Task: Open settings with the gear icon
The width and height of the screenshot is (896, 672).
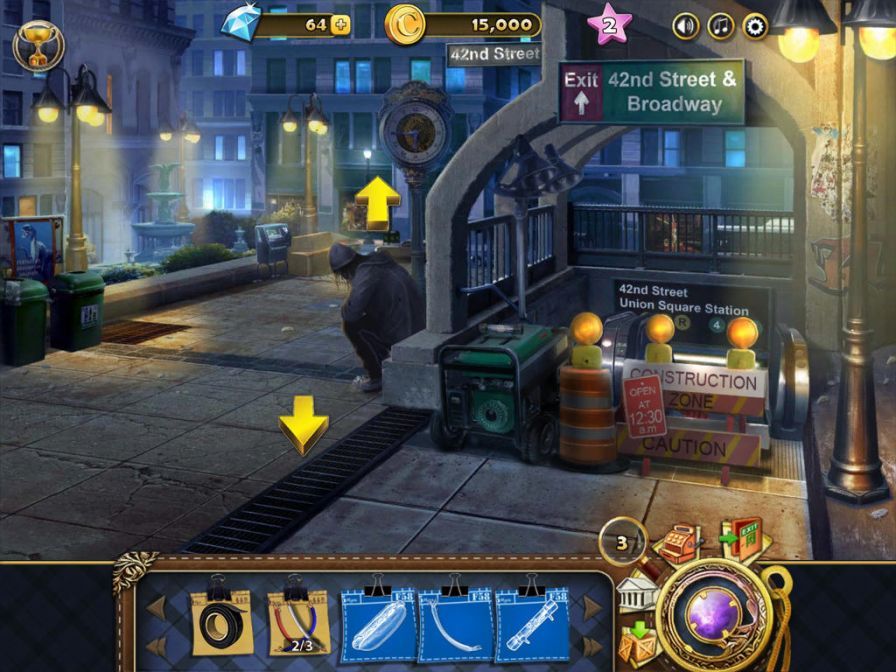Action: [x=756, y=26]
